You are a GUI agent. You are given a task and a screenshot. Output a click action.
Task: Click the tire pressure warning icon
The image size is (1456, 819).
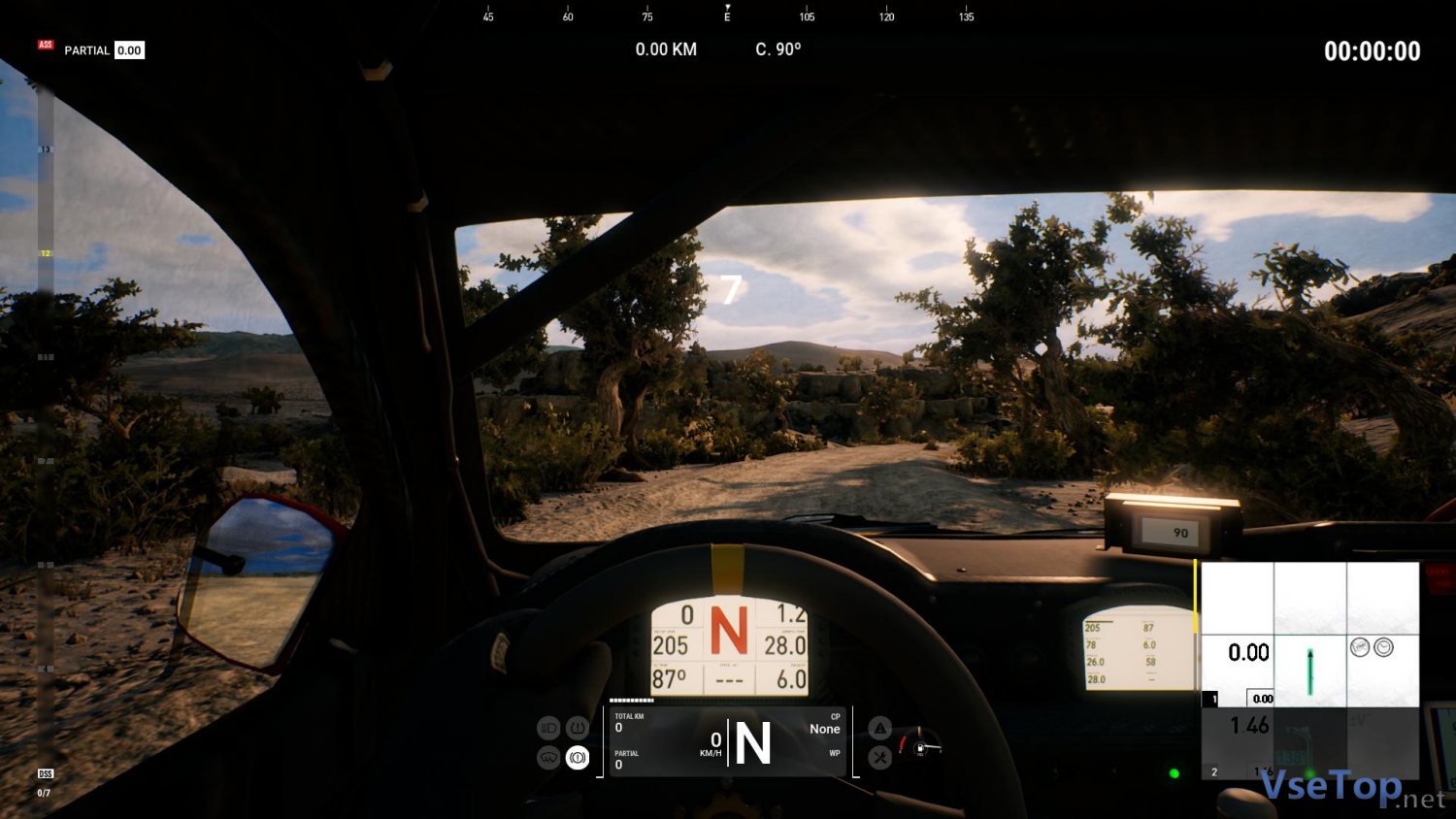tap(578, 728)
